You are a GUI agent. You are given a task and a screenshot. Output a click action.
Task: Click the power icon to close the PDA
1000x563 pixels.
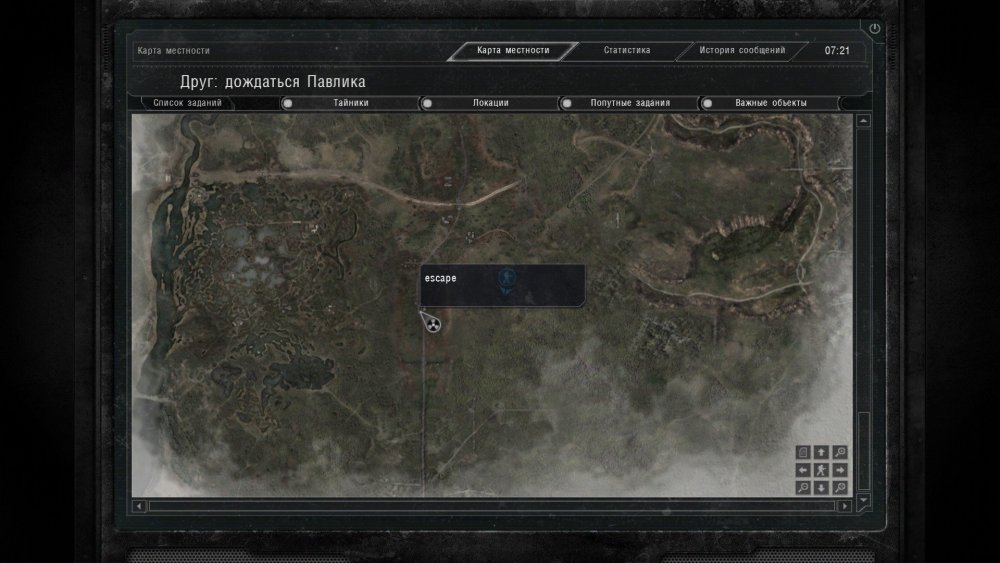875,29
